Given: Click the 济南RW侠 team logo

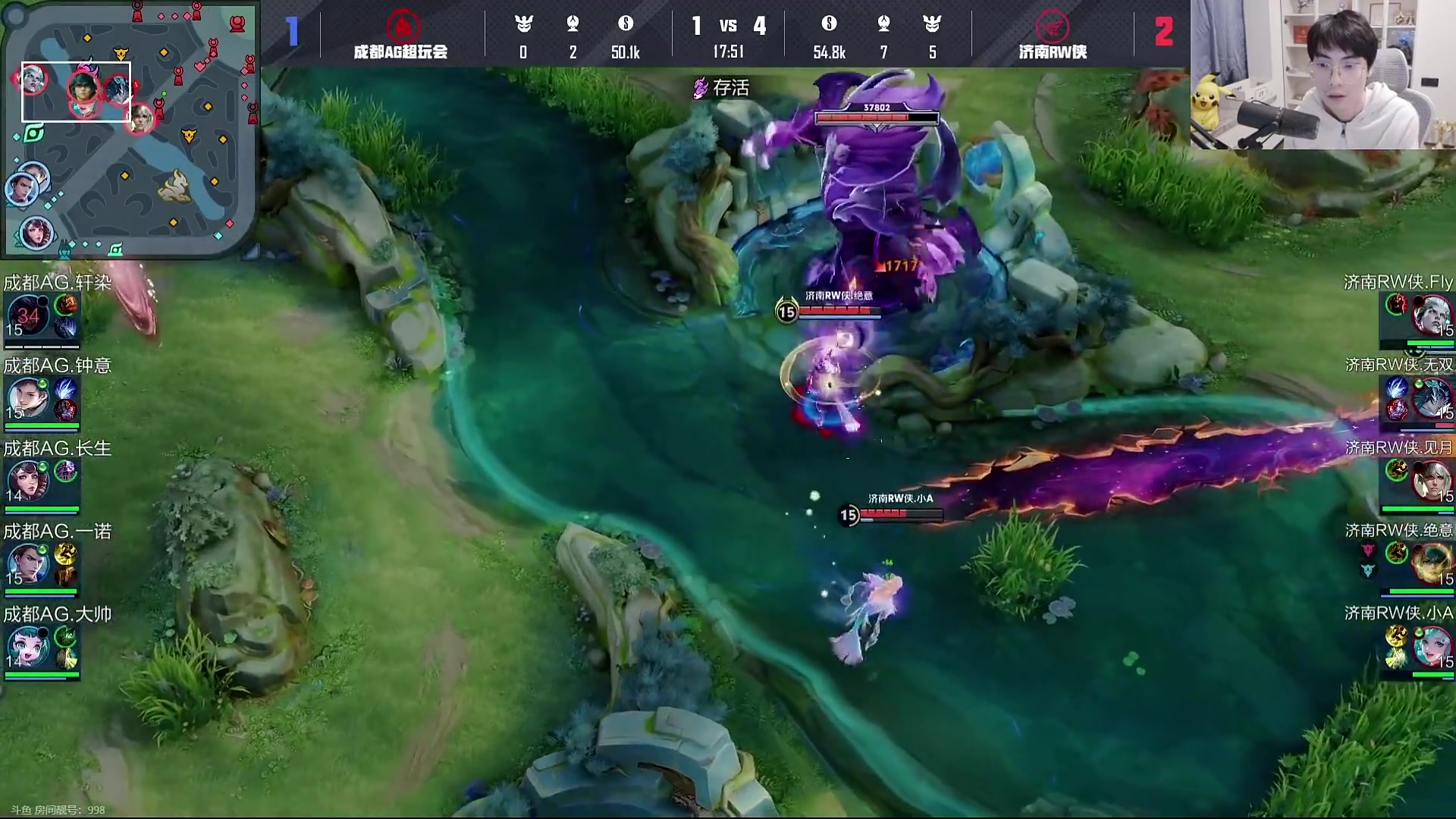Looking at the screenshot, I should point(1053,26).
